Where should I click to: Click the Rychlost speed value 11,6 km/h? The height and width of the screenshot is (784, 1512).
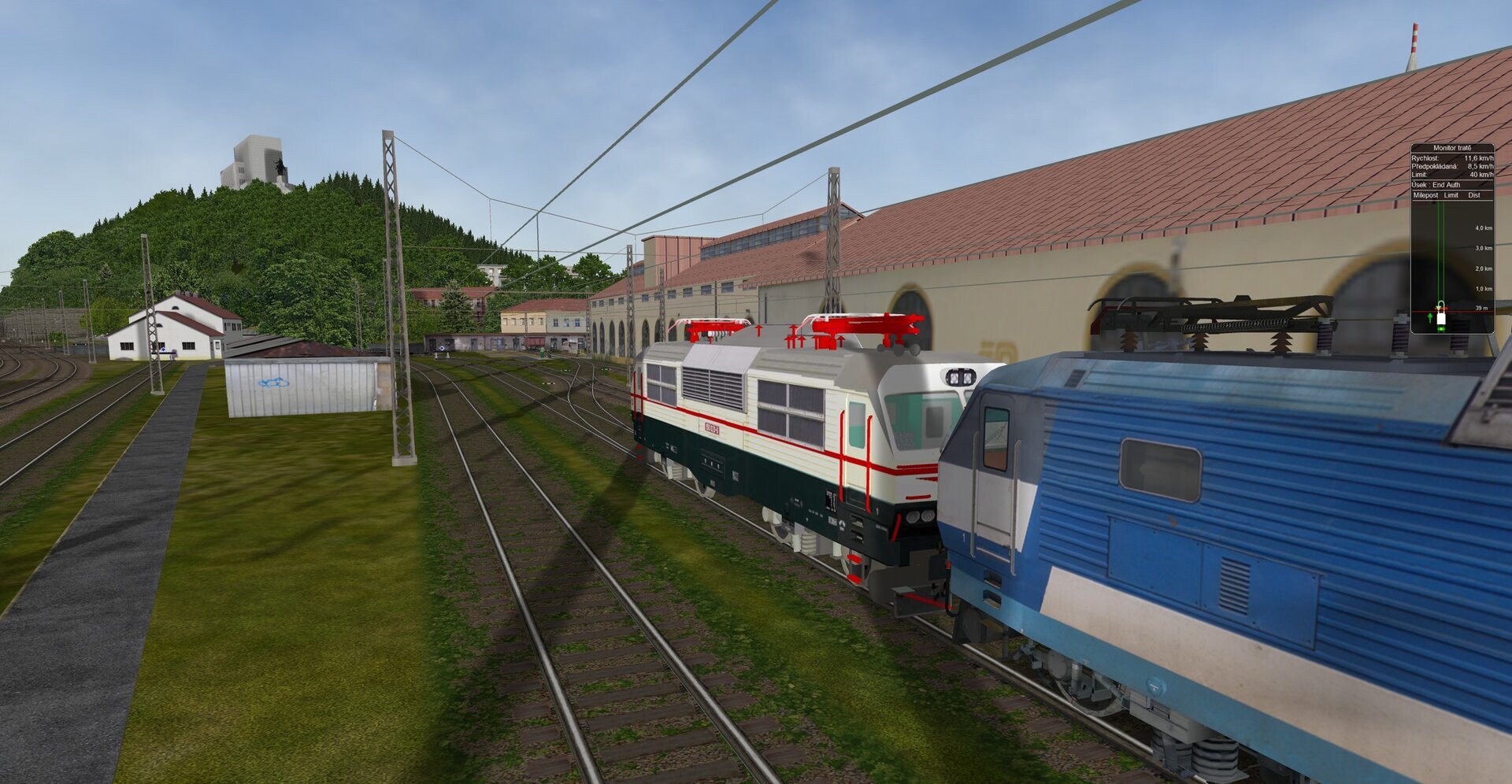pos(1479,158)
